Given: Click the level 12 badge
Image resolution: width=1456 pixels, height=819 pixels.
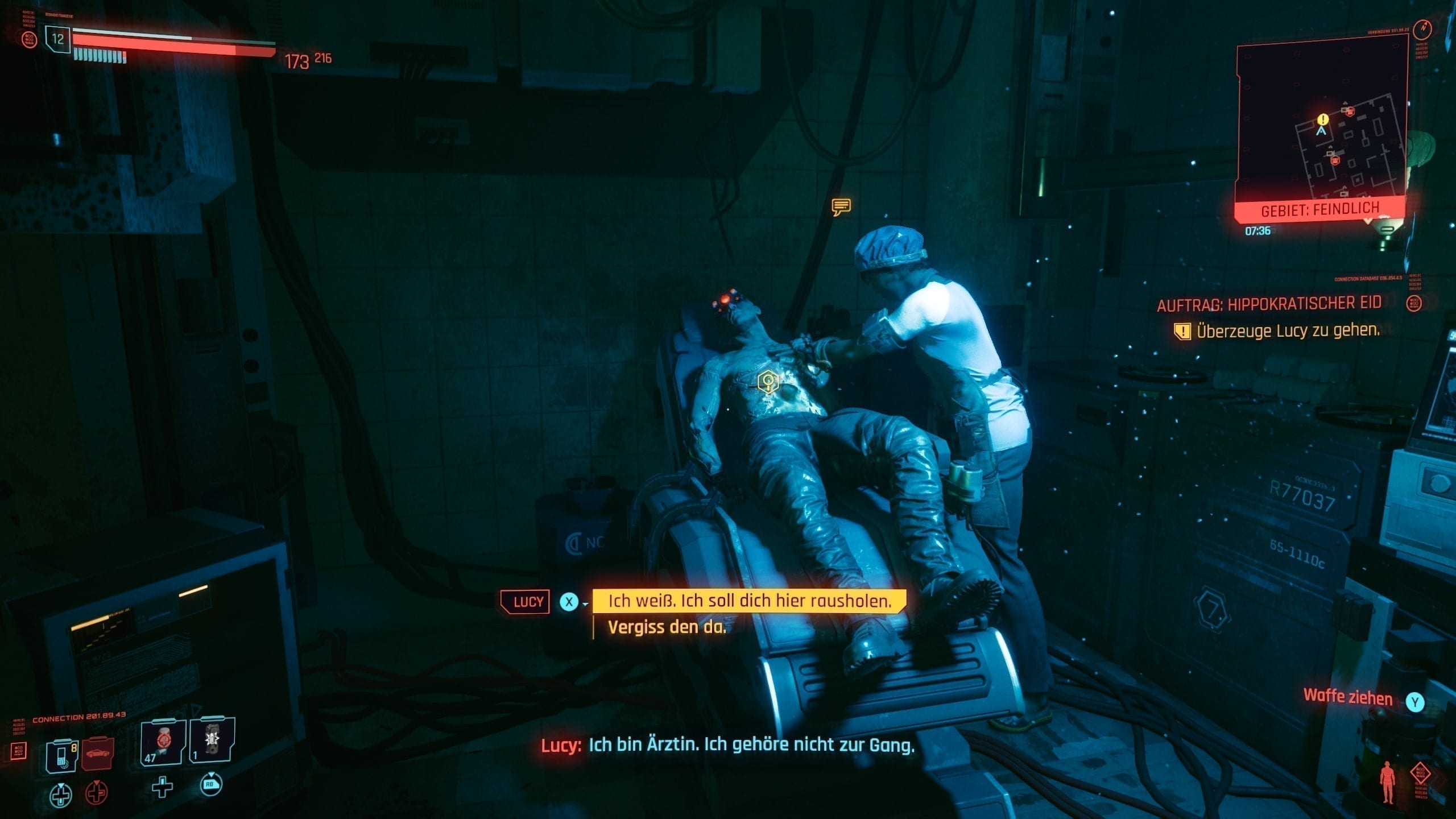Looking at the screenshot, I should [58, 39].
